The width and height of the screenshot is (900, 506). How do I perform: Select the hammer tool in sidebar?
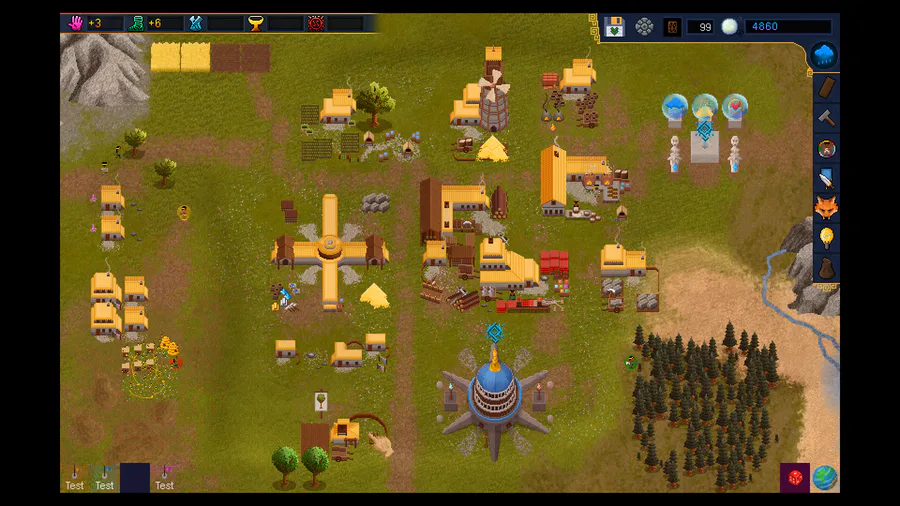(x=826, y=118)
